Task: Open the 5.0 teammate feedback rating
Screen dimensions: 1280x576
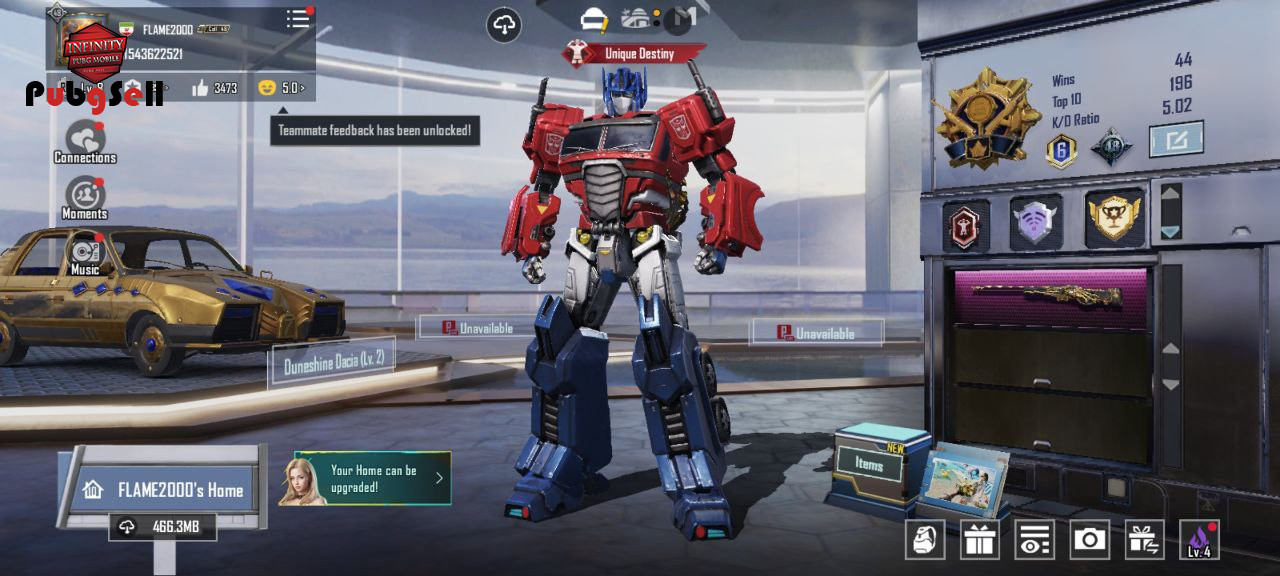Action: [281, 88]
